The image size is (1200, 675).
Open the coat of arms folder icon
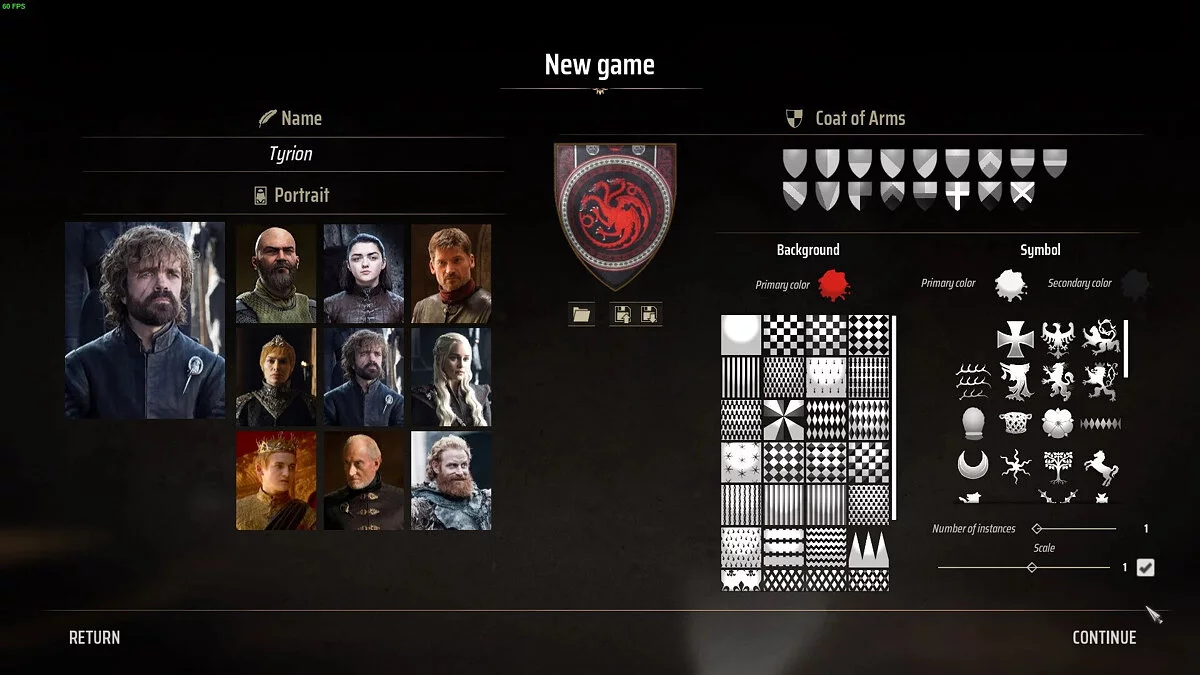[x=581, y=315]
